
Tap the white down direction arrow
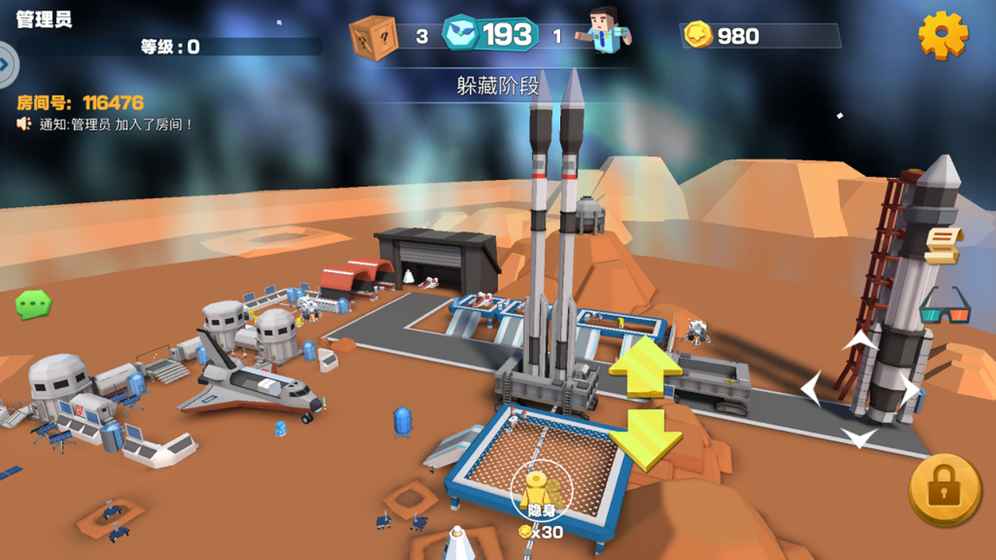pos(860,437)
